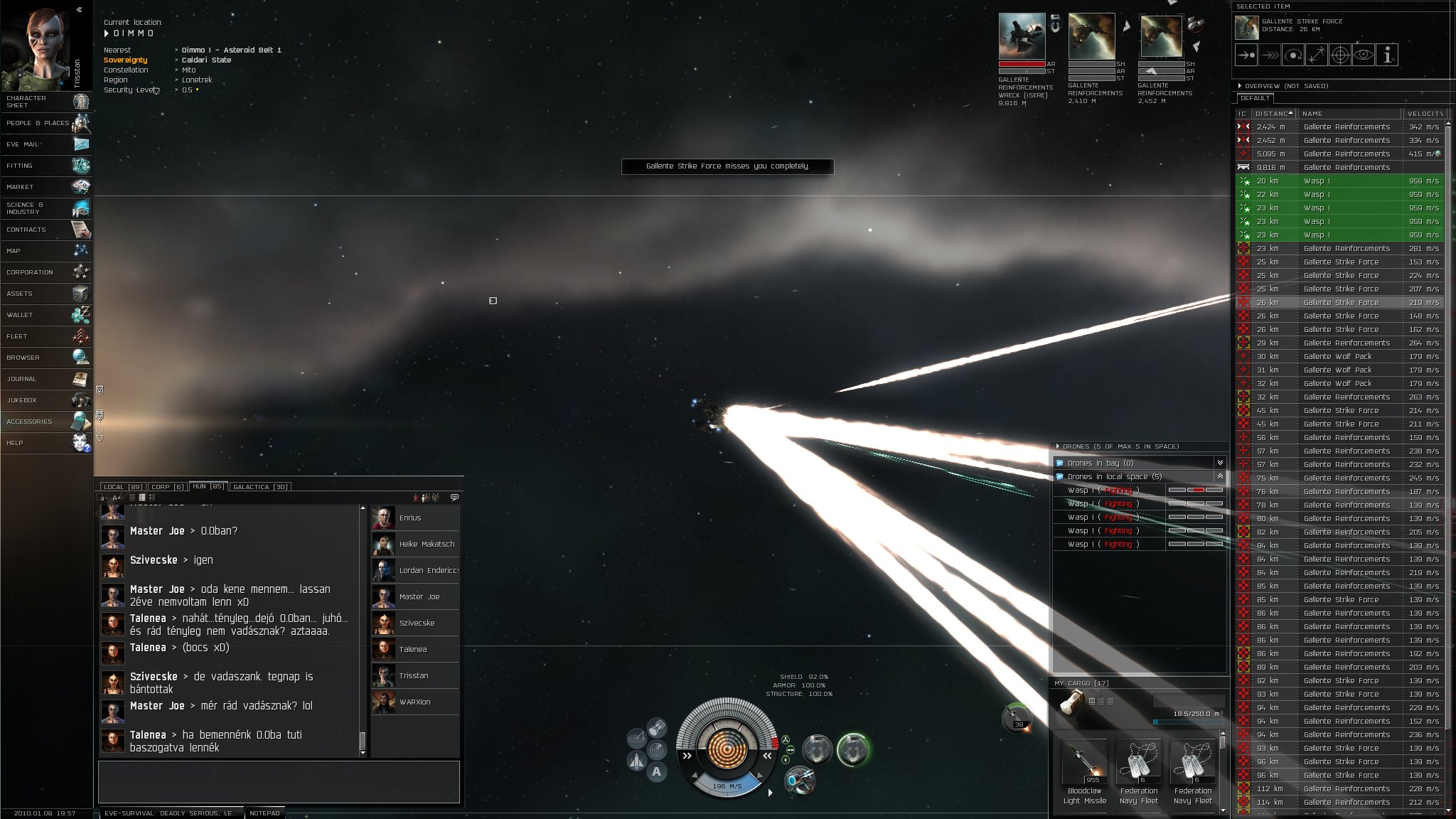Collapse the Drones in local space group
This screenshot has height=819, width=1456.
pos(1220,476)
